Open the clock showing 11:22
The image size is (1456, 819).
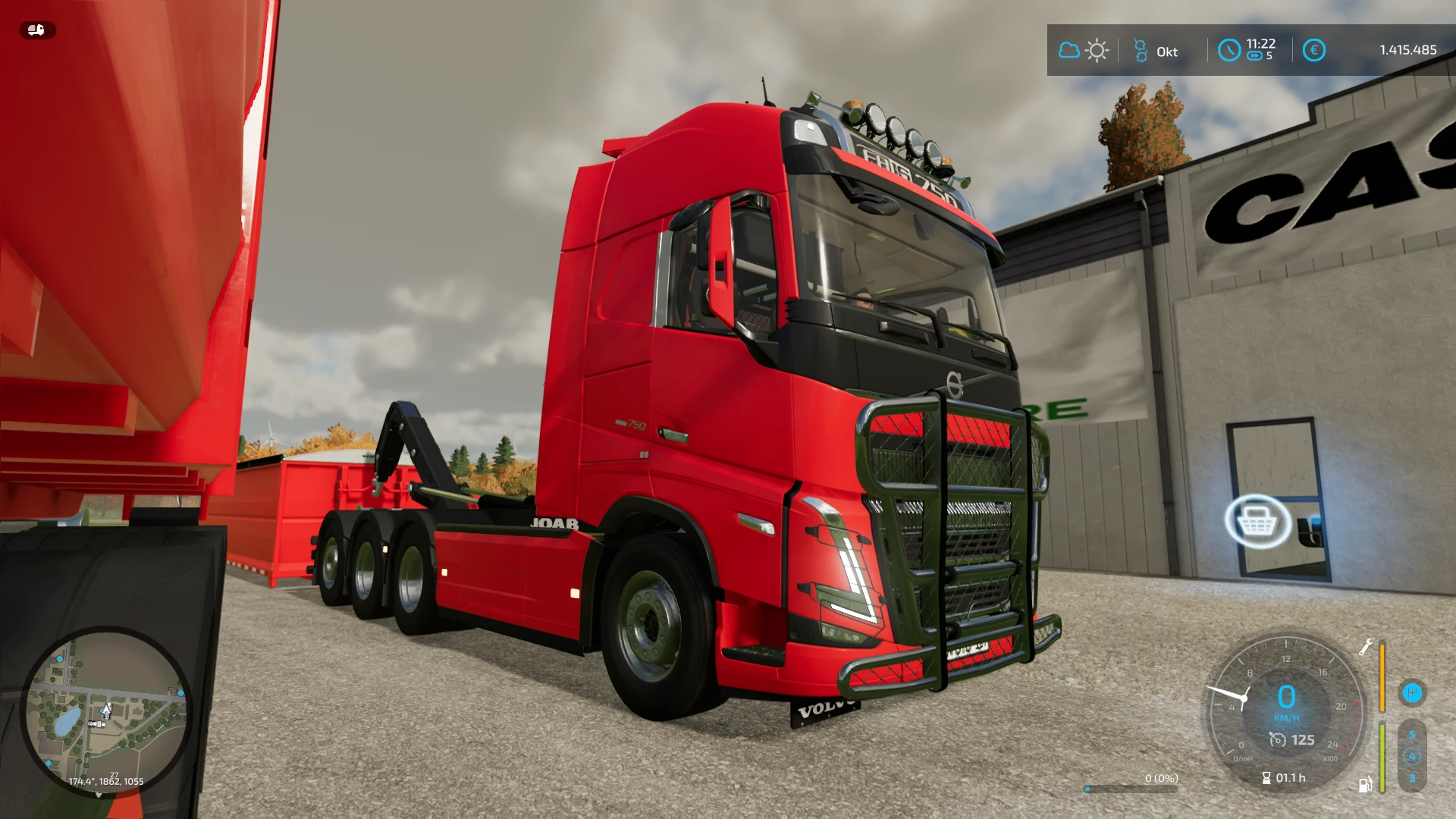click(x=1228, y=51)
